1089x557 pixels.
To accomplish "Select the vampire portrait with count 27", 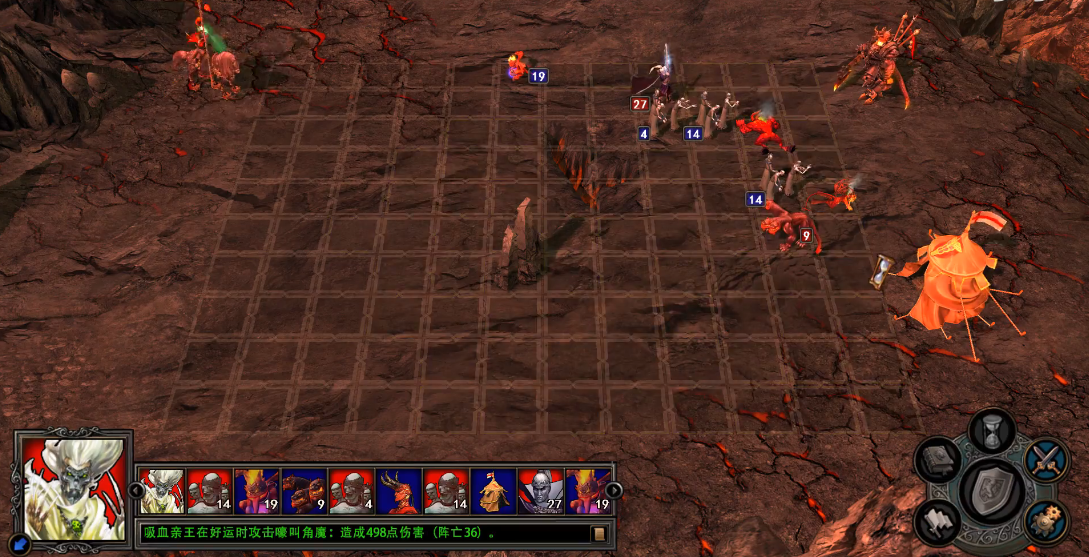I will click(541, 490).
